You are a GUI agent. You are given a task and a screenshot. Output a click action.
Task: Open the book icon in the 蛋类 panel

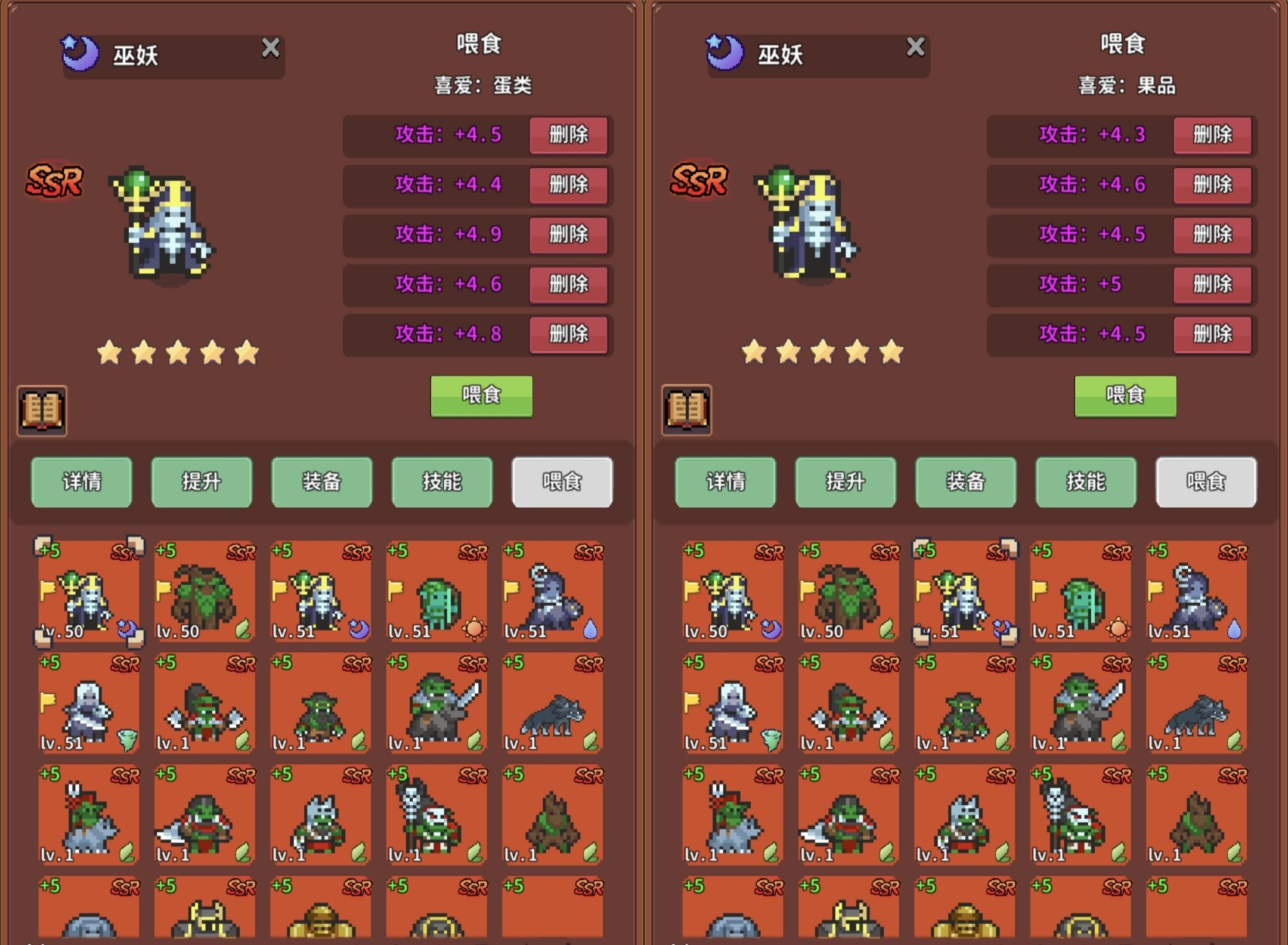coord(42,410)
